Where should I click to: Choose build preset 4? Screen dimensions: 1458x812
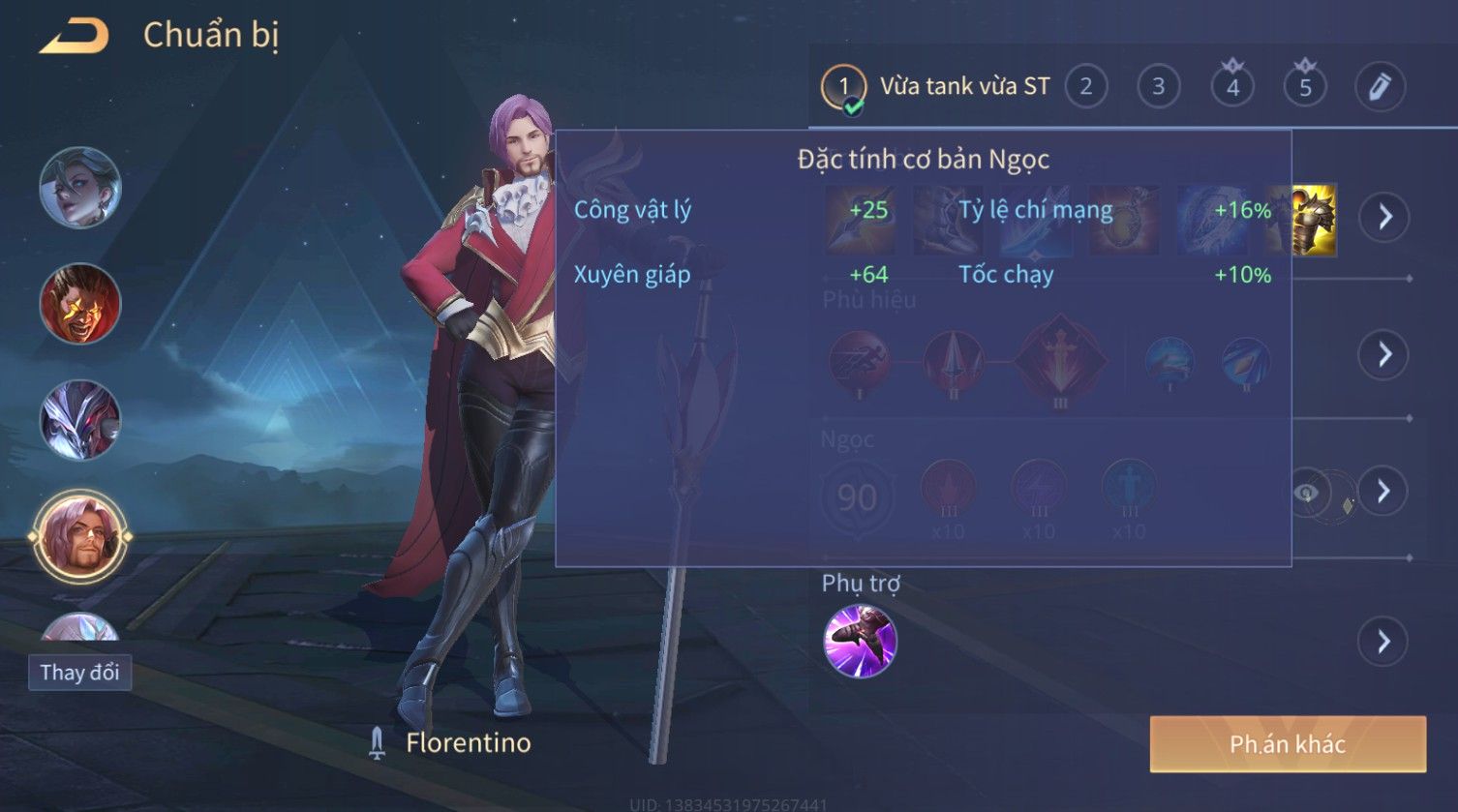[1231, 87]
